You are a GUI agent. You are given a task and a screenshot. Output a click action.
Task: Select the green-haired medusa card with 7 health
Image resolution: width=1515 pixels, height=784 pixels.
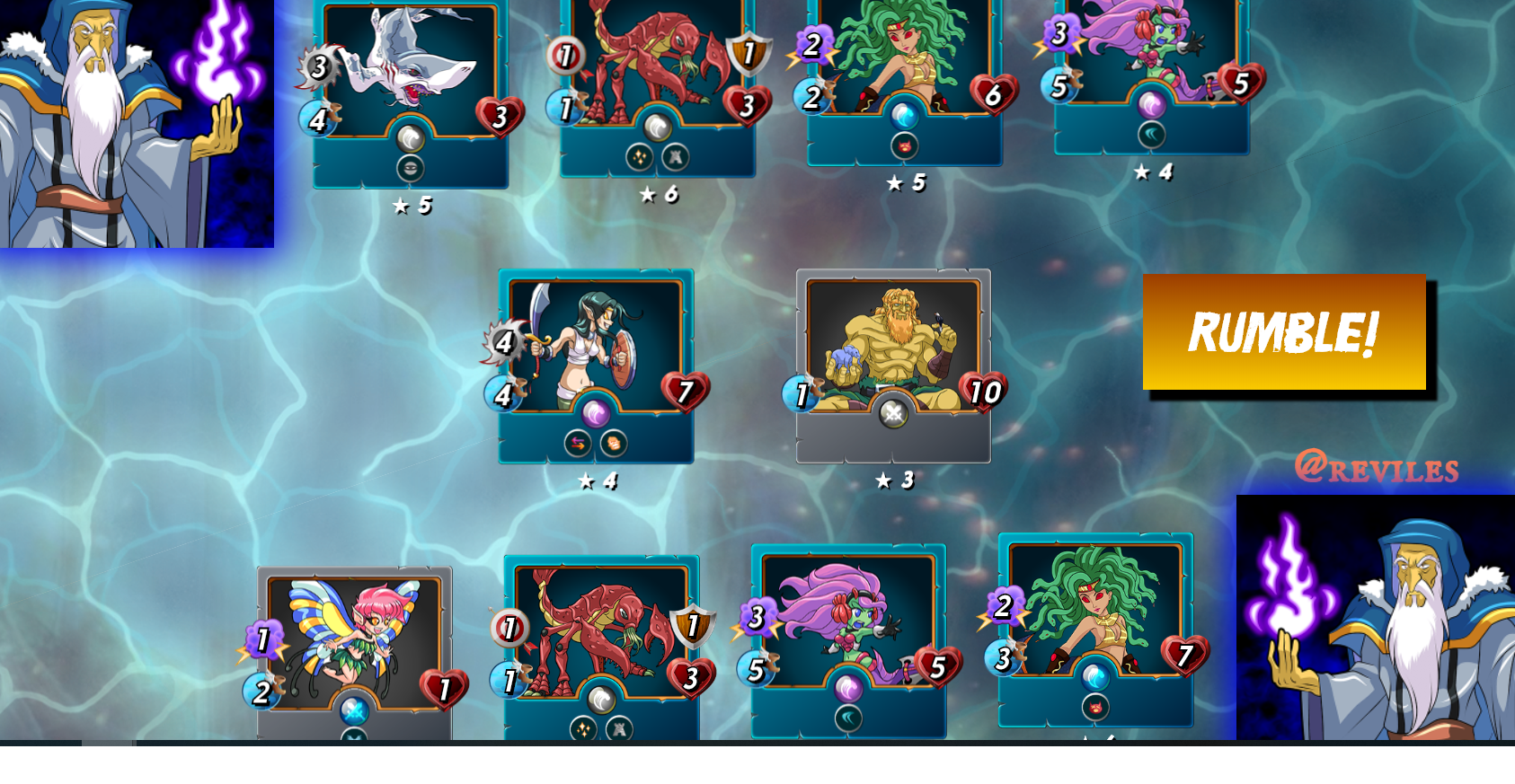click(x=1095, y=624)
